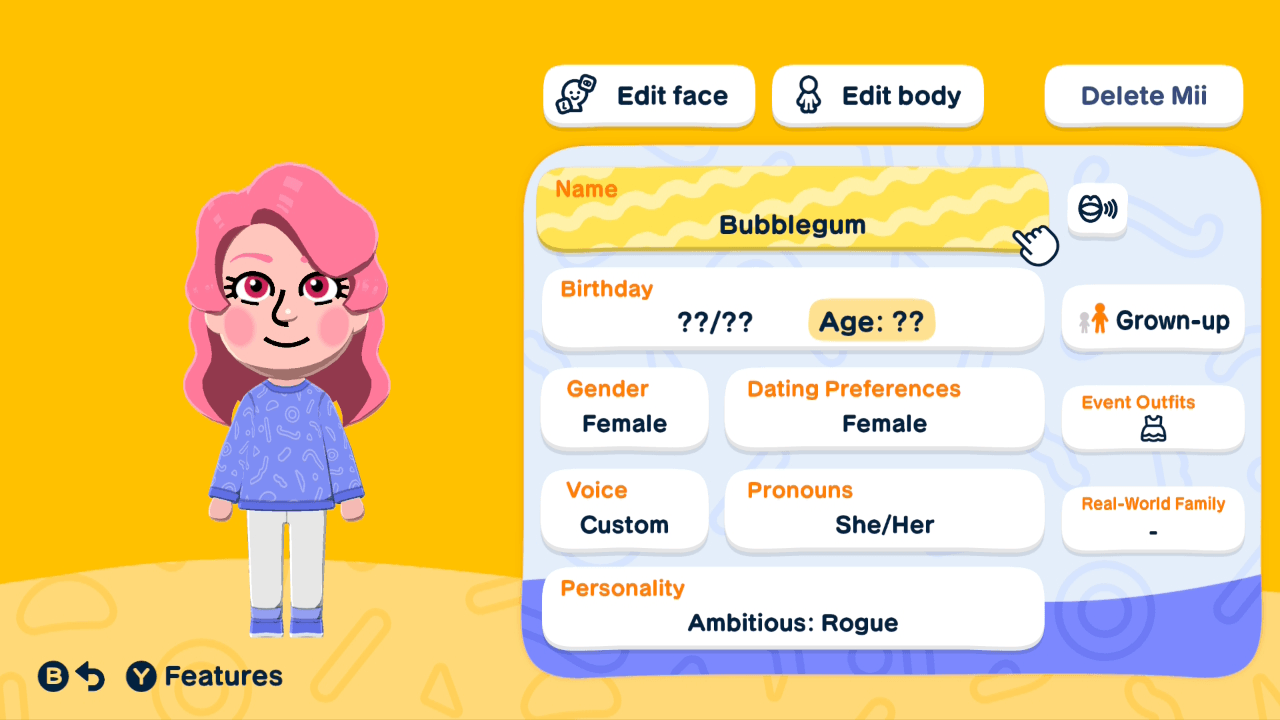
Task: Click the mouth voice playback icon beside Name
Action: (1097, 210)
